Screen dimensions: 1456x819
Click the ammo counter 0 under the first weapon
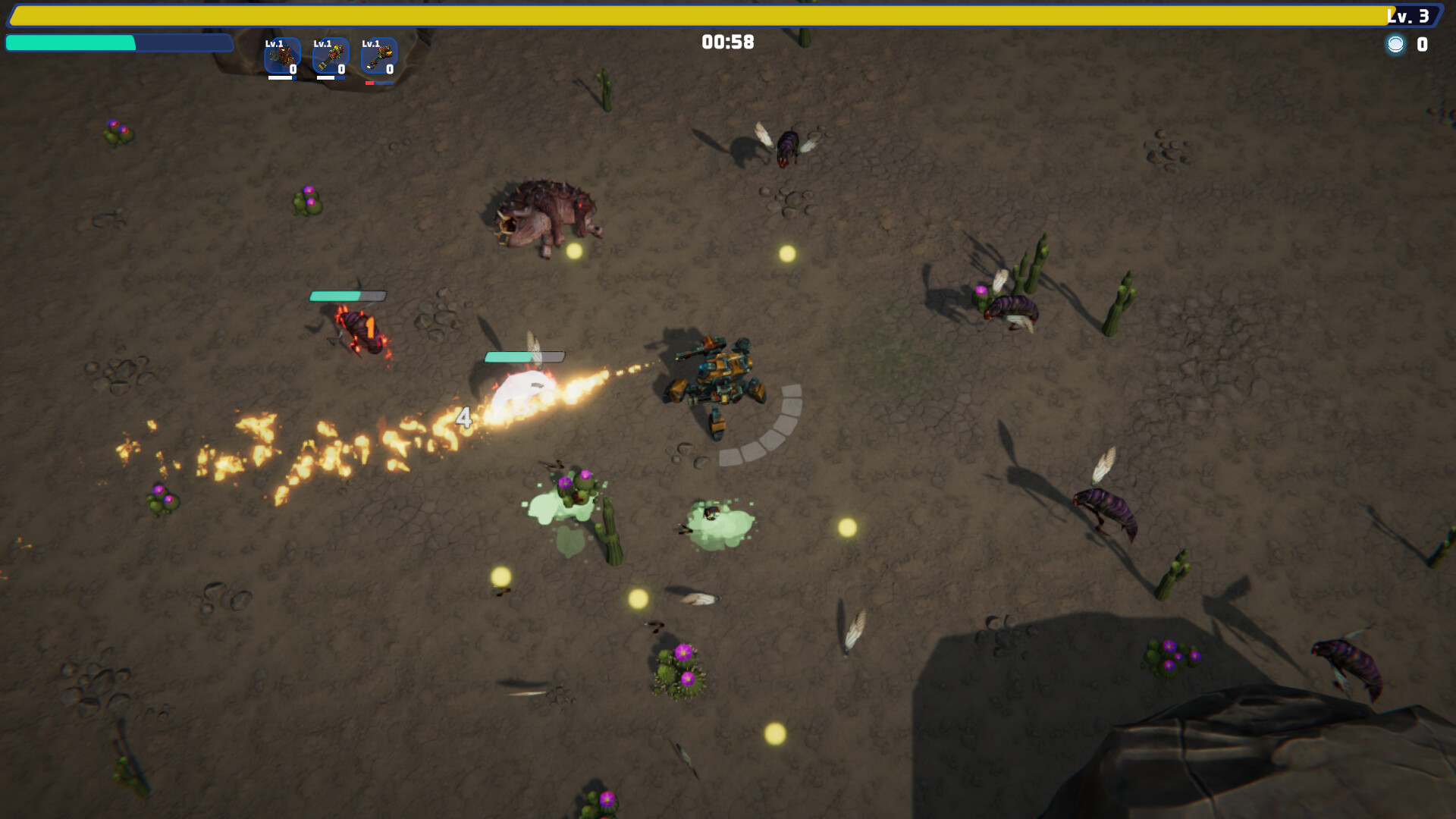293,68
